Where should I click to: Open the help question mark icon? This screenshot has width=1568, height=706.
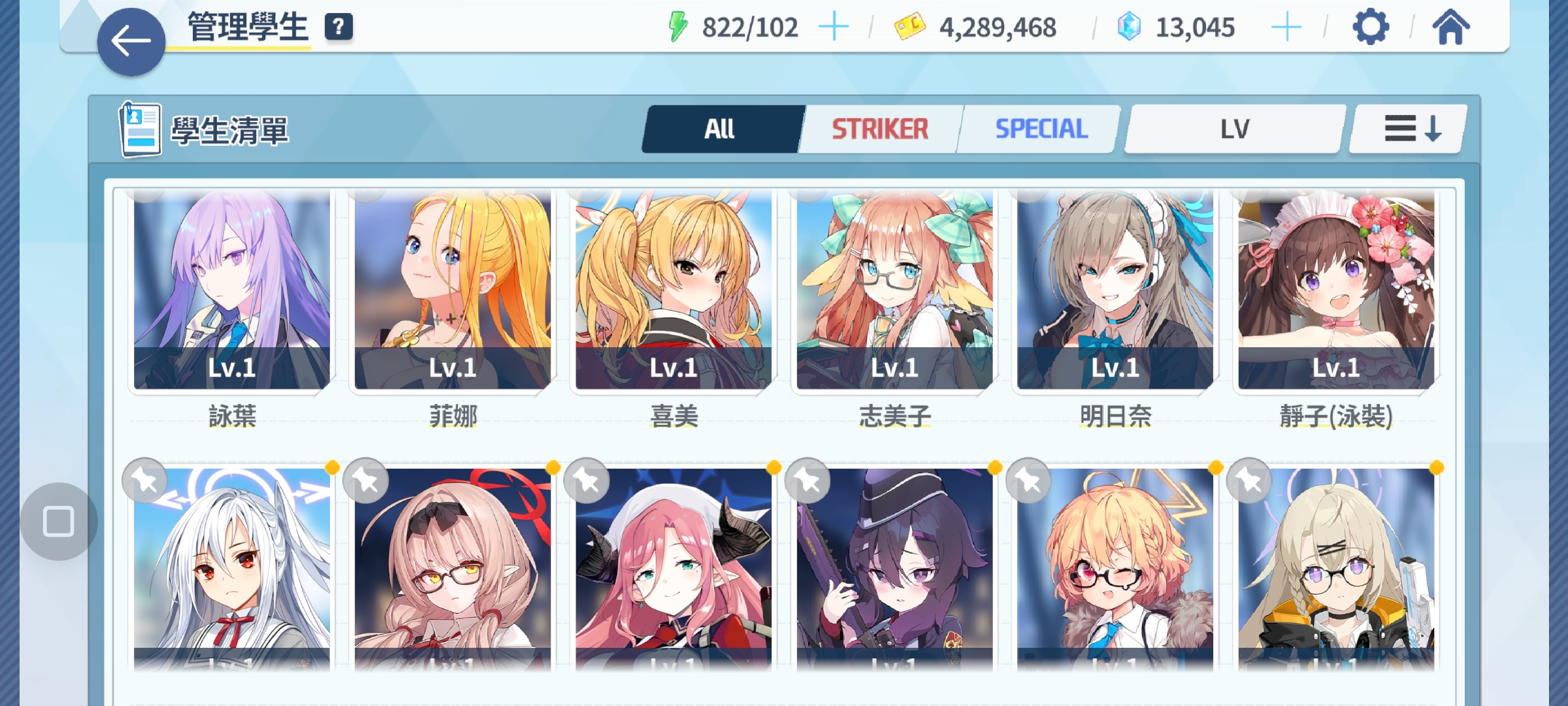338,27
